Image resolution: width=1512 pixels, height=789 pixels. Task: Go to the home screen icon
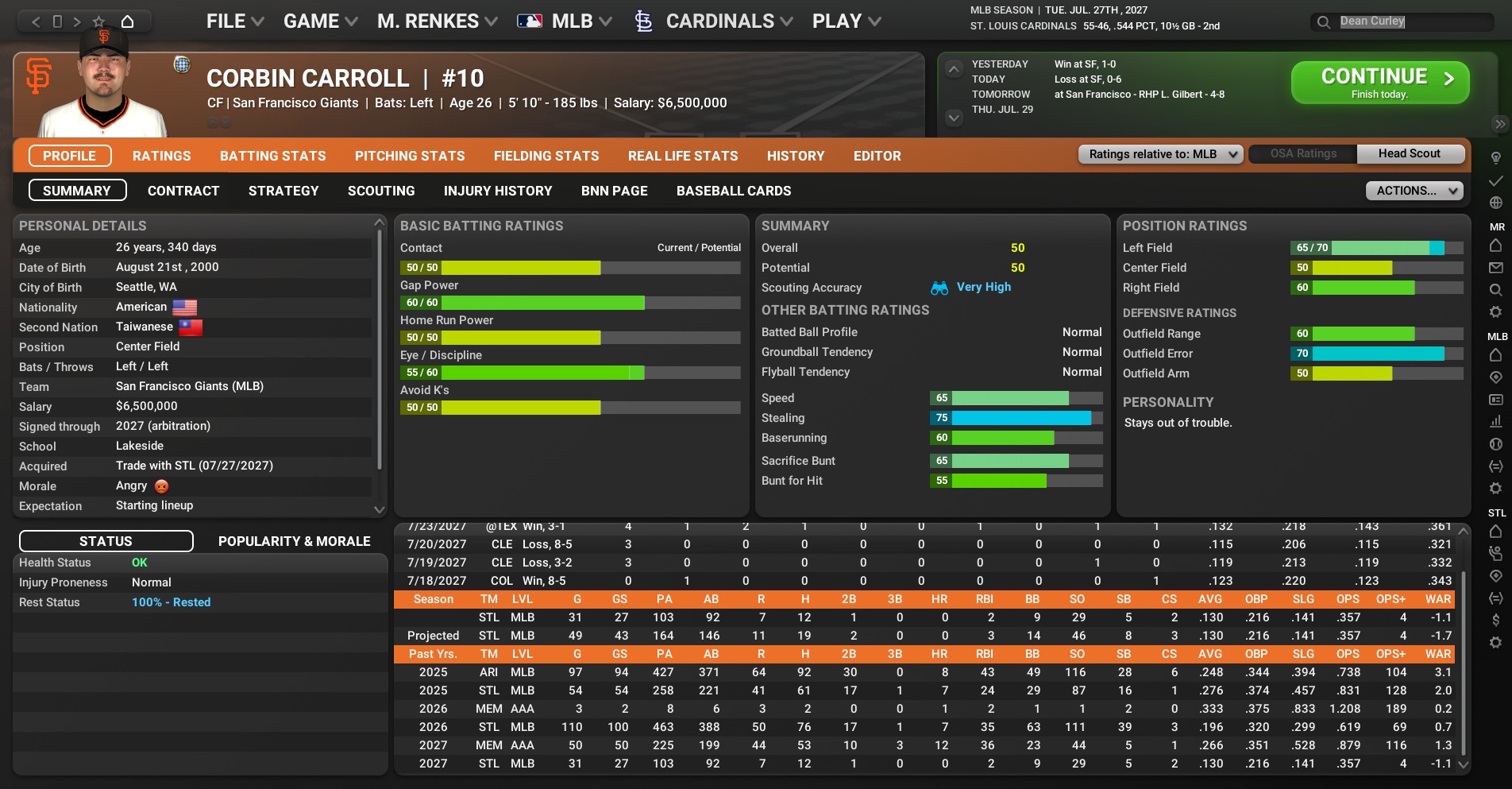(x=127, y=21)
